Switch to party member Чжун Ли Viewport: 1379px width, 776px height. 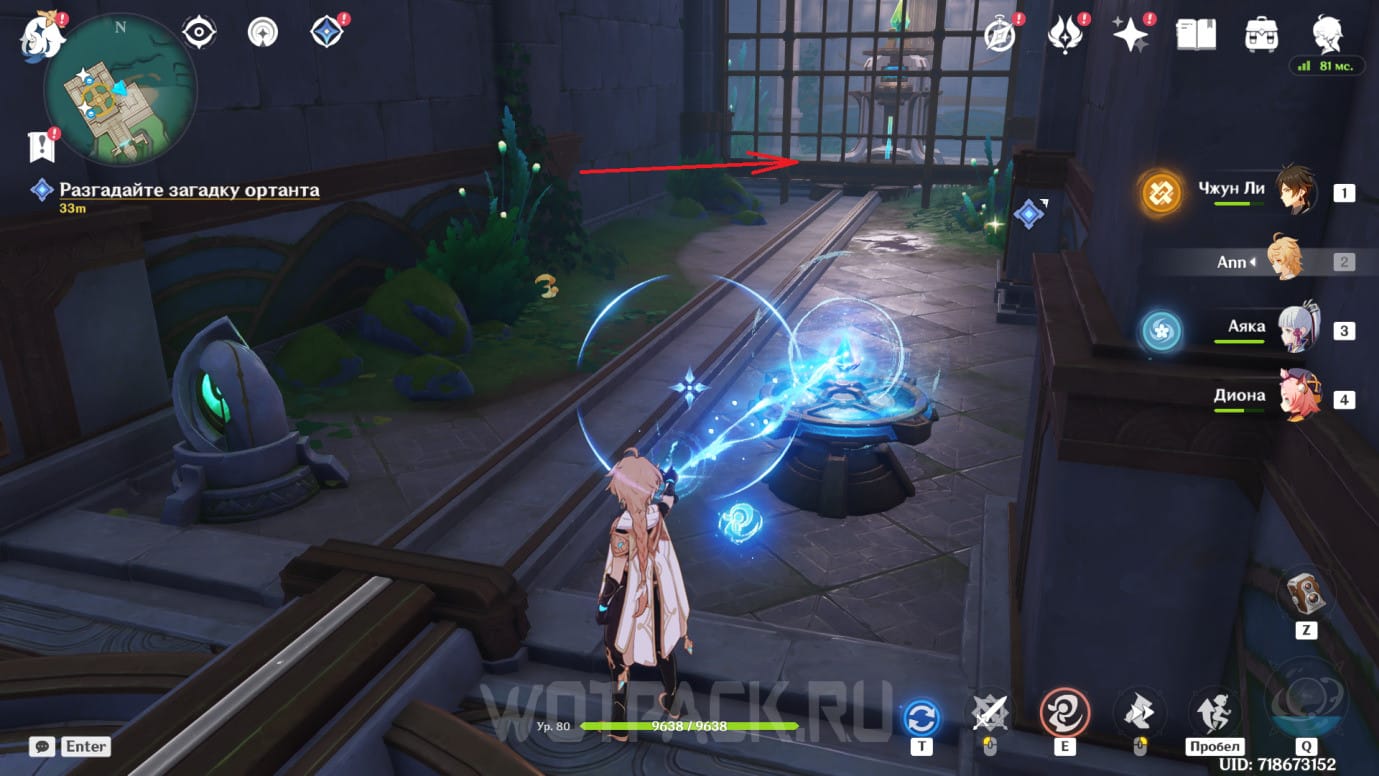[1296, 191]
